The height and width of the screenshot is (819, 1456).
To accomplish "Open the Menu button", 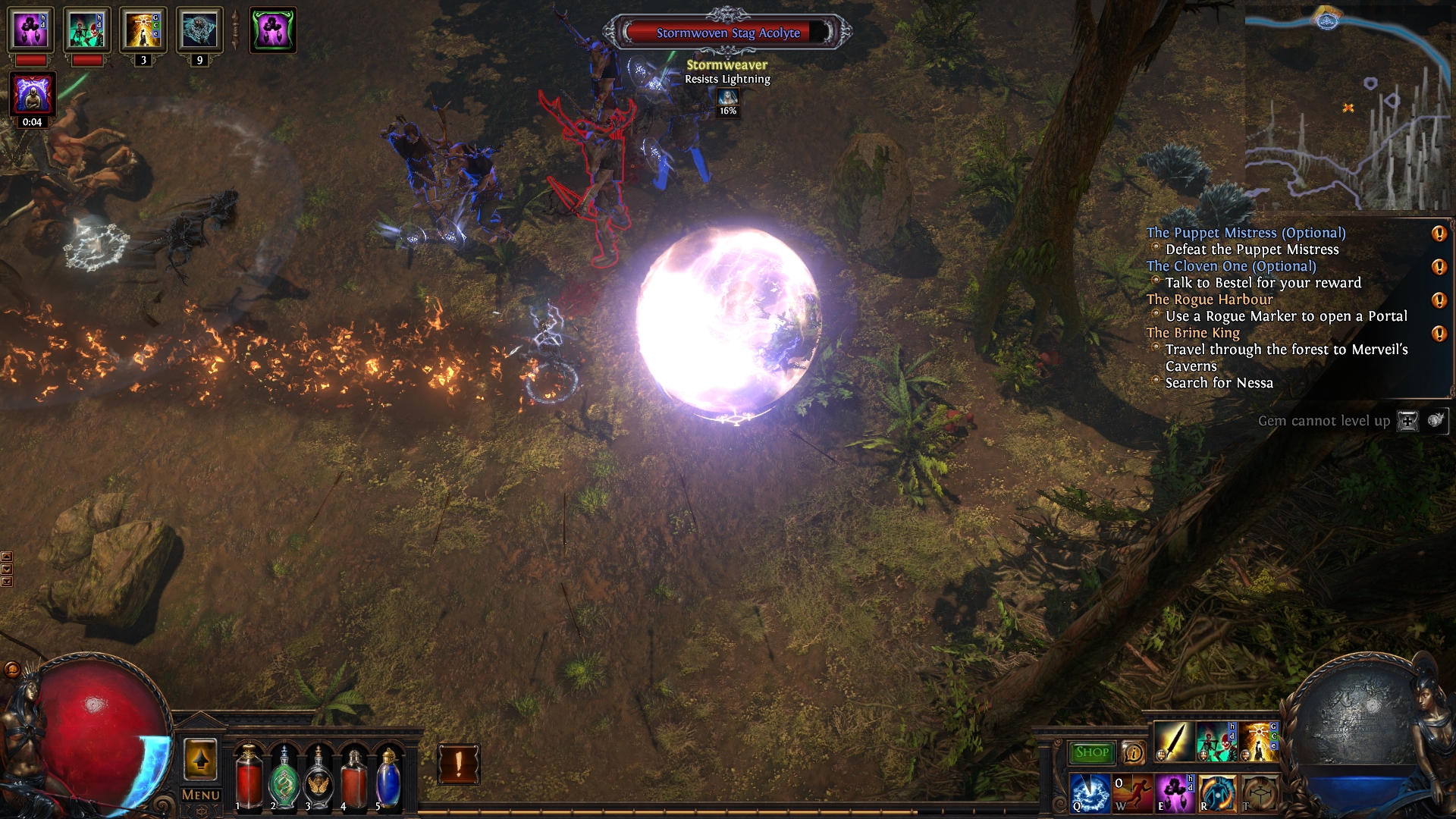I will point(201,795).
